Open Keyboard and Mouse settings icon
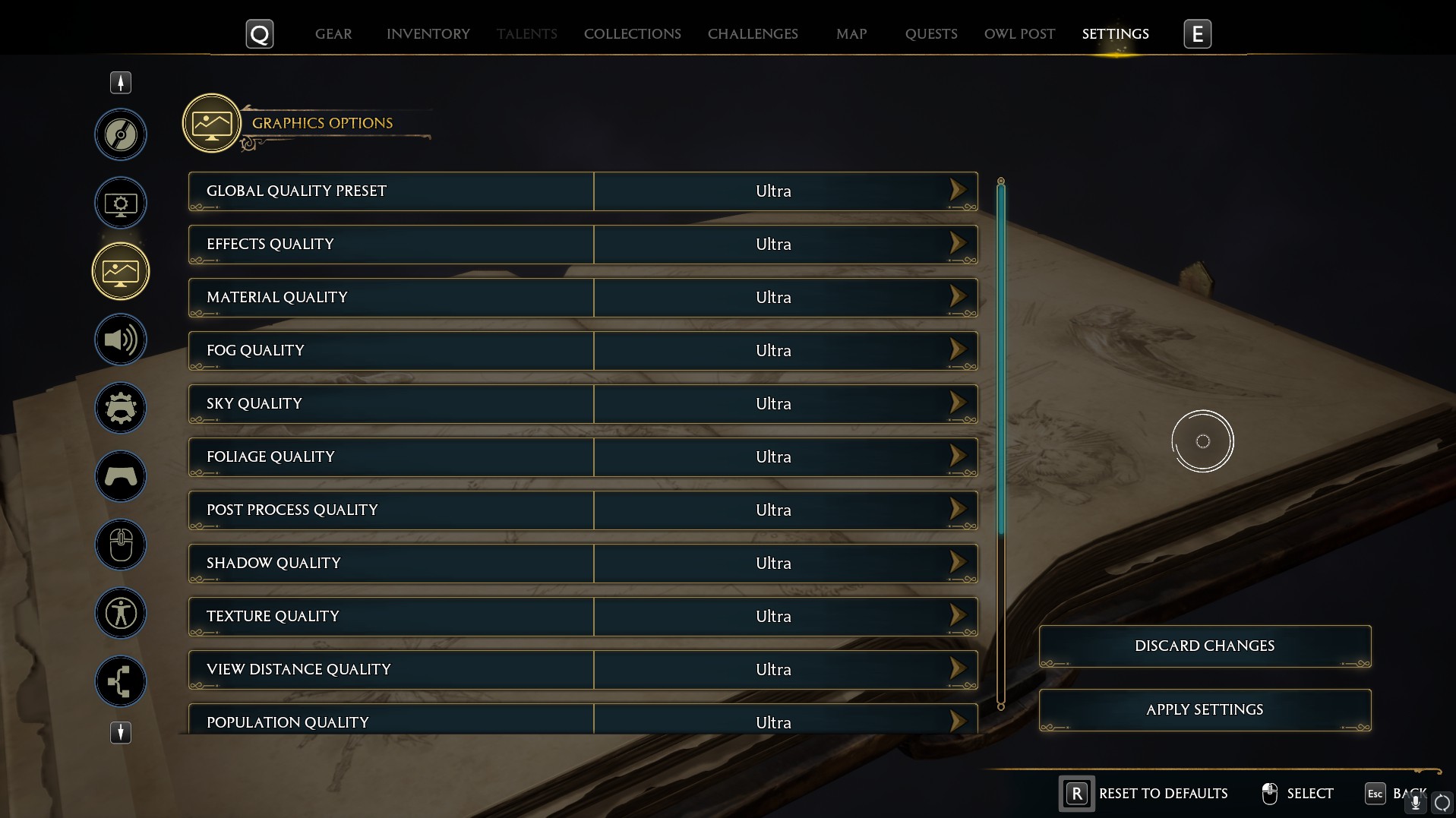 [x=120, y=545]
